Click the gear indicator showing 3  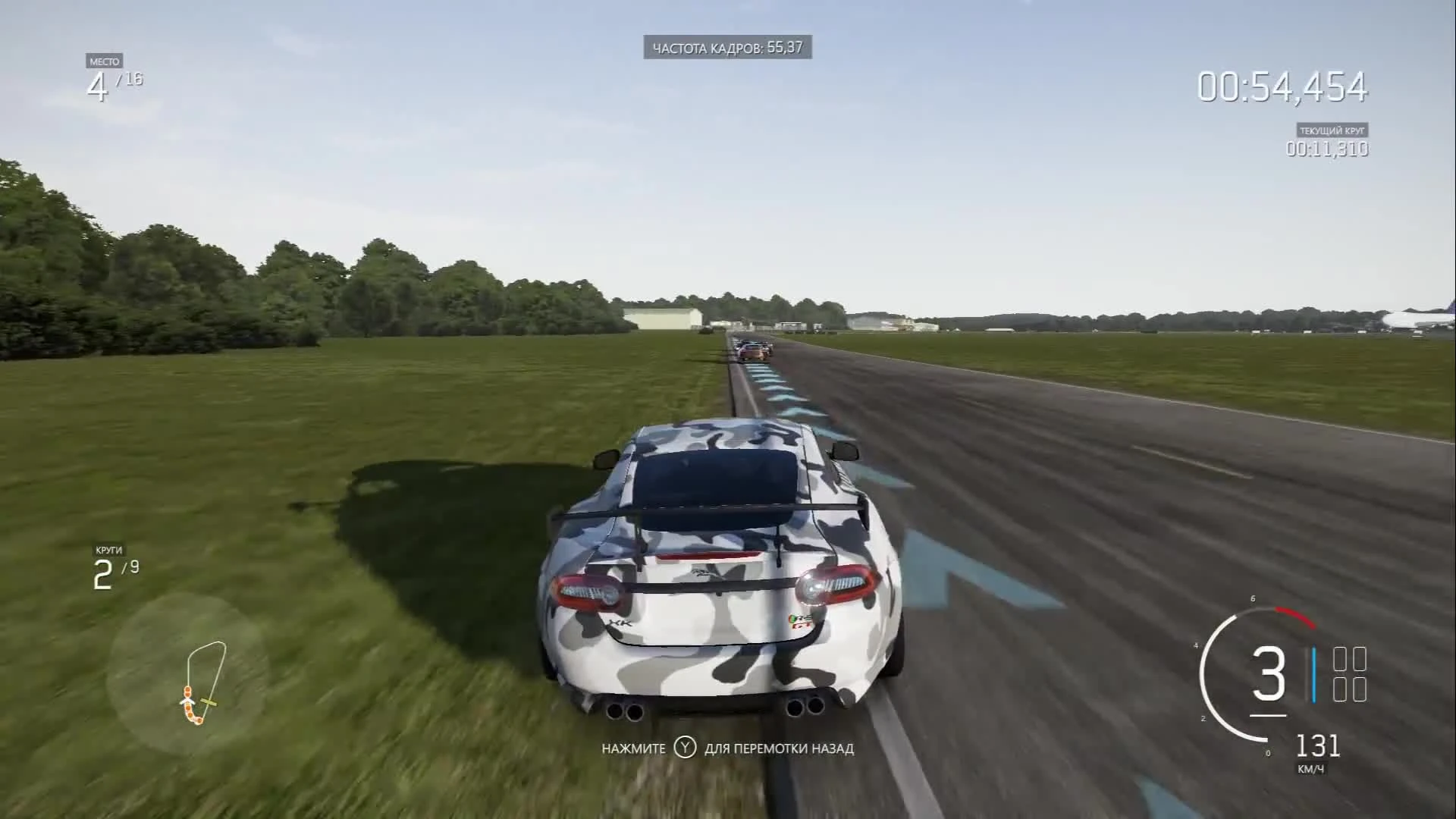[x=1268, y=671]
